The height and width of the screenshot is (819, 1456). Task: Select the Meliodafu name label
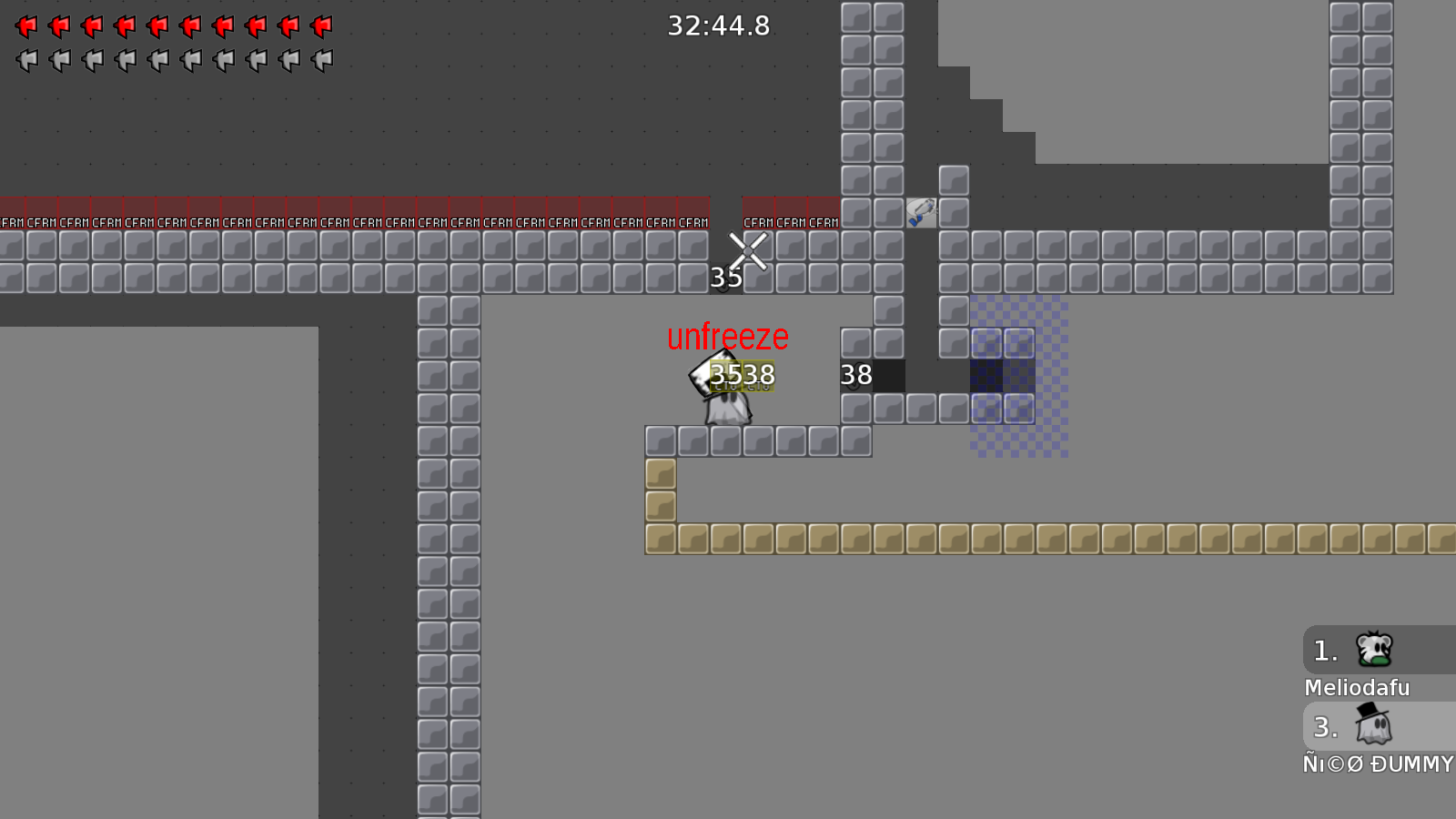pyautogui.click(x=1357, y=688)
